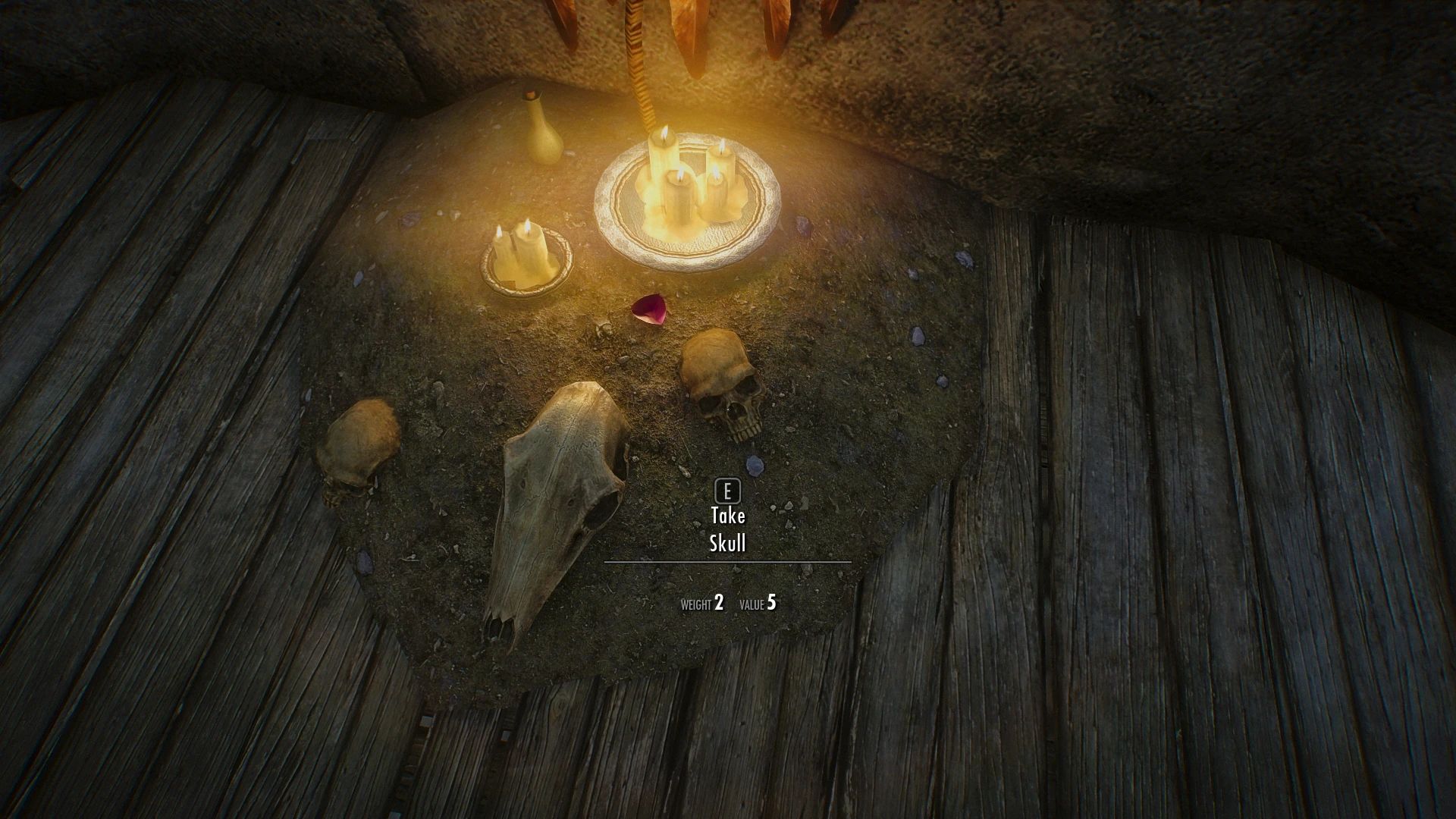Click the Weight stat label
The width and height of the screenshot is (1456, 819).
pyautogui.click(x=695, y=604)
